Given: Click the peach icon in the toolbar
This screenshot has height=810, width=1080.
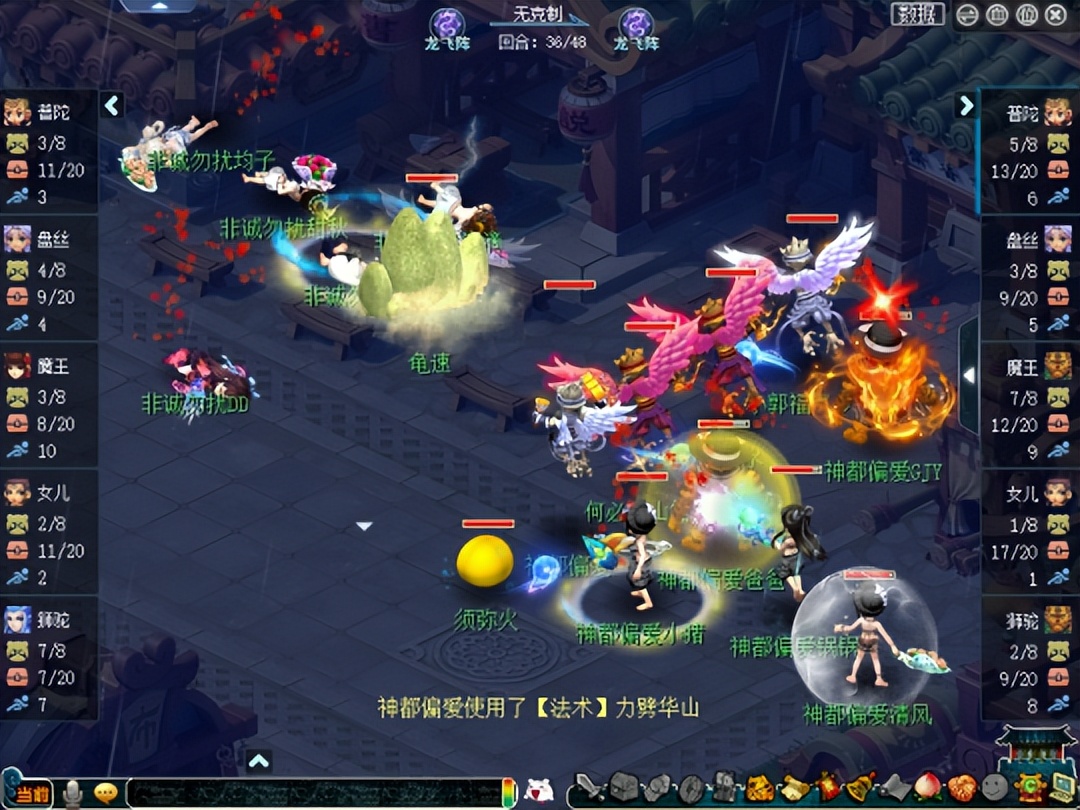Looking at the screenshot, I should point(928,788).
